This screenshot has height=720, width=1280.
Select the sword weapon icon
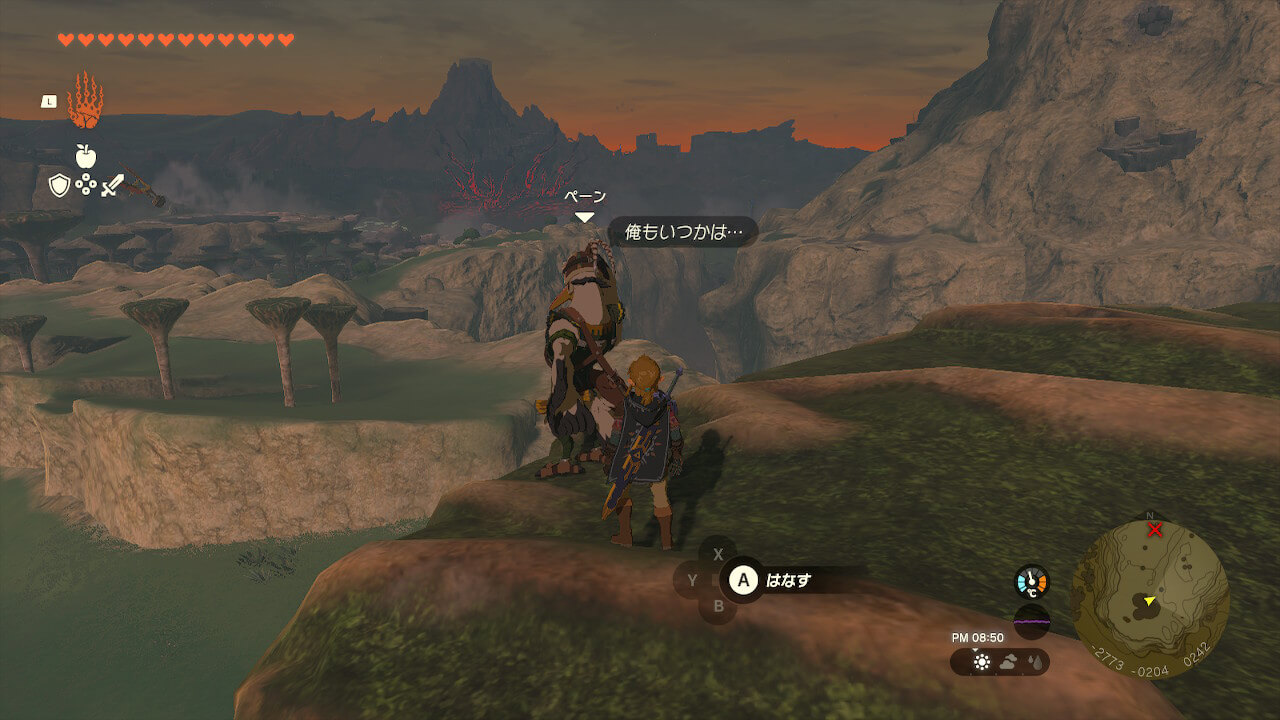tap(111, 185)
